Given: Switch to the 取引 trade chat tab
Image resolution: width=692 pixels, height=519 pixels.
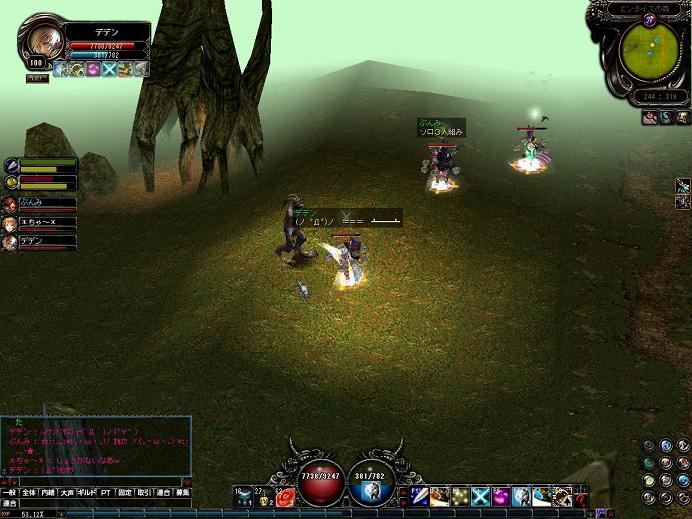Looking at the screenshot, I should (x=144, y=492).
